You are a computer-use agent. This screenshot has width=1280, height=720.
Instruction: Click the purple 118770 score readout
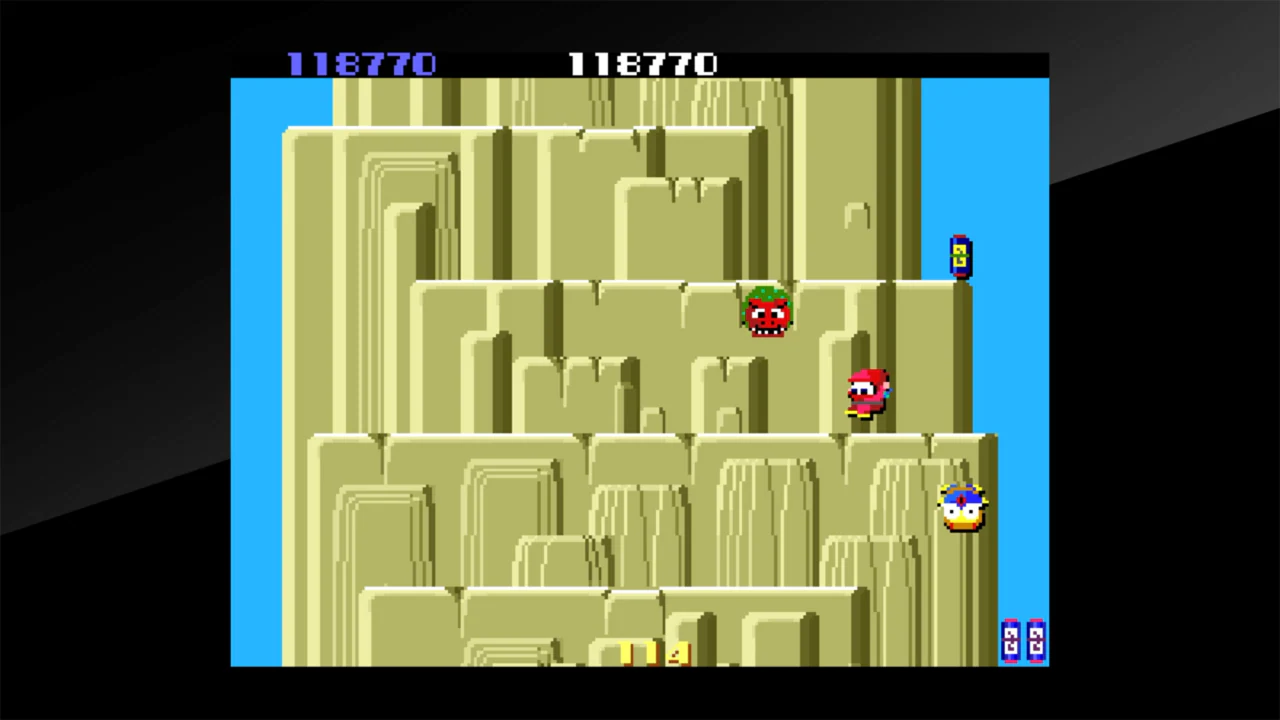click(362, 64)
